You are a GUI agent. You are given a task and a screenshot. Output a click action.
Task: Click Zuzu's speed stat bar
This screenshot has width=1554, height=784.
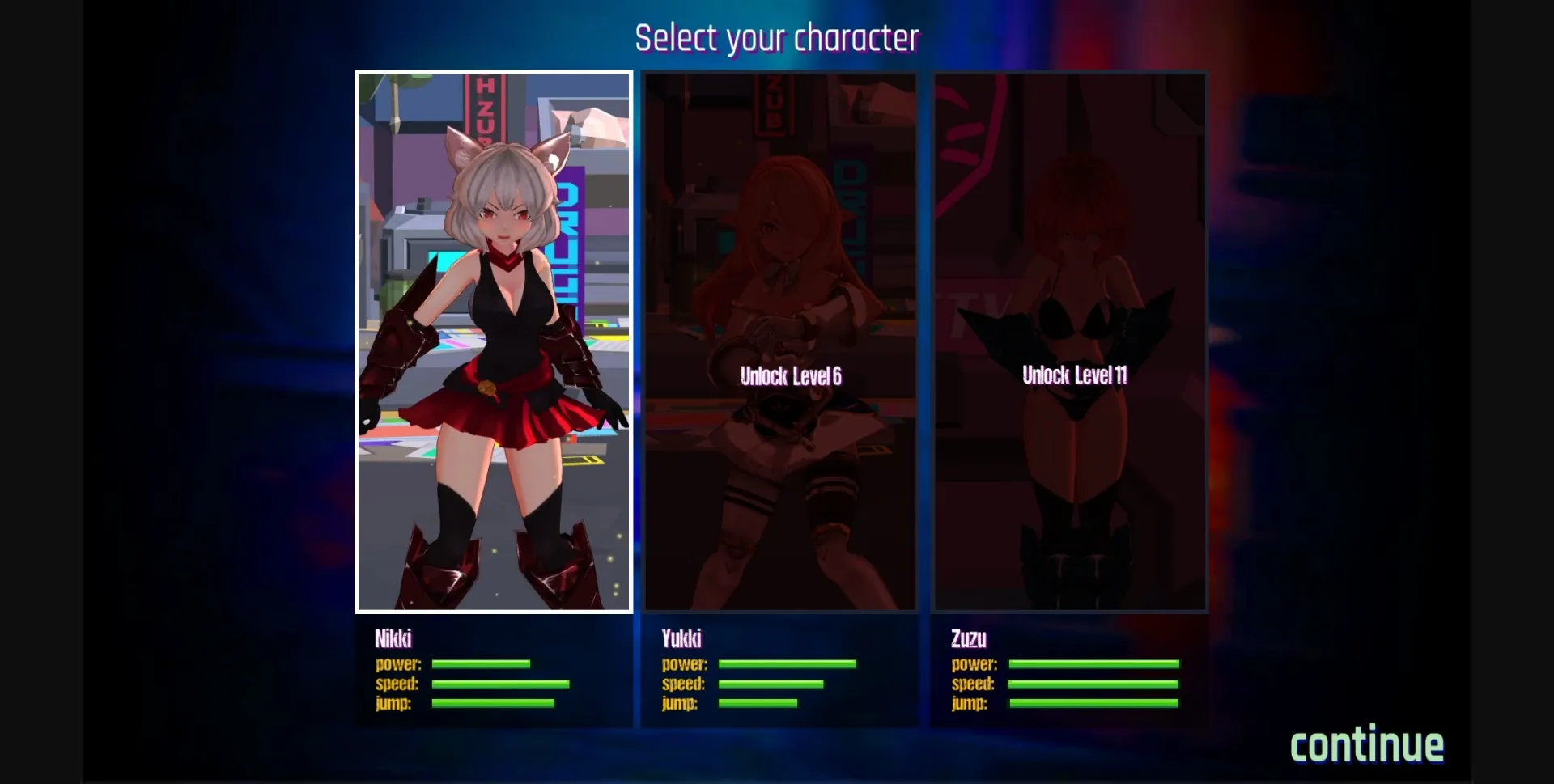1093,684
